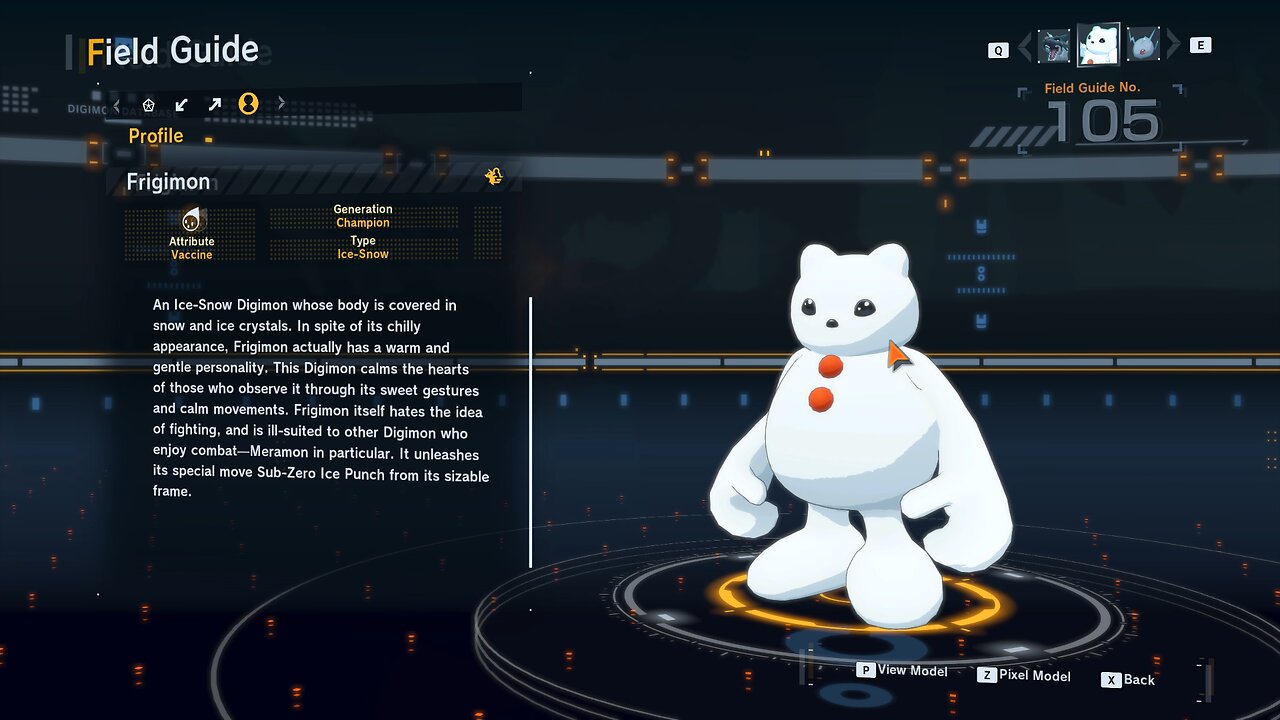
Task: Select the next round blue Digimon thumbnail
Action: tap(1143, 45)
